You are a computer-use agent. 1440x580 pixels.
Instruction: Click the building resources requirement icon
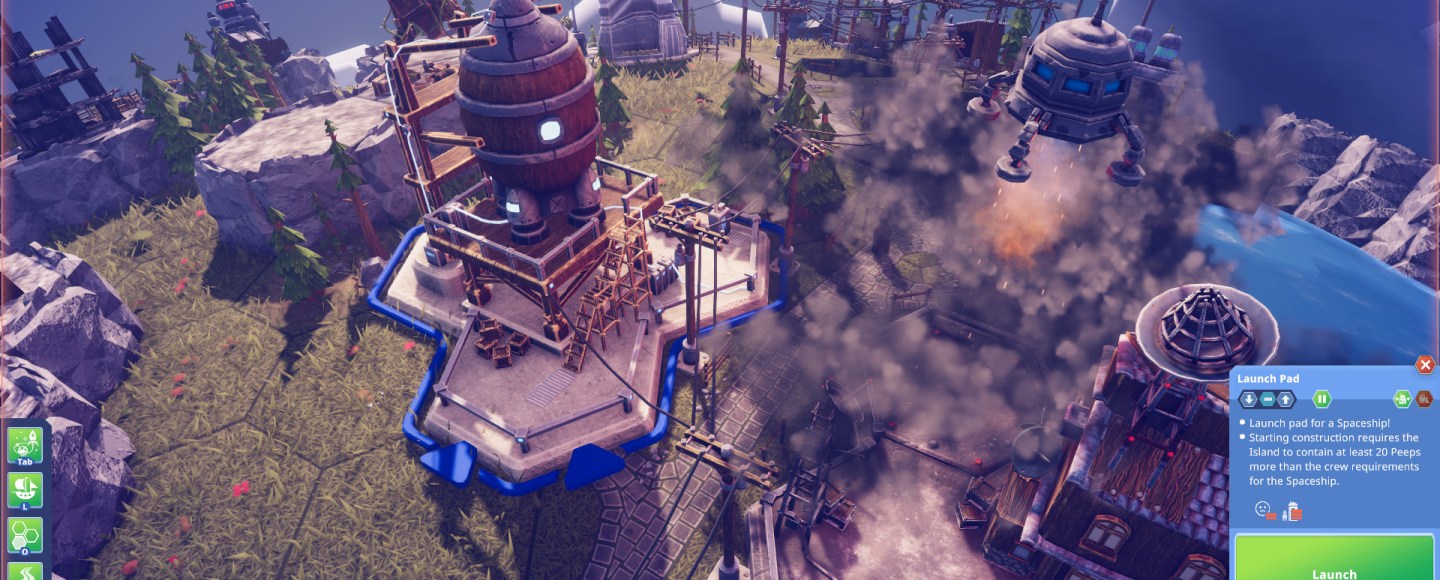tap(1292, 511)
